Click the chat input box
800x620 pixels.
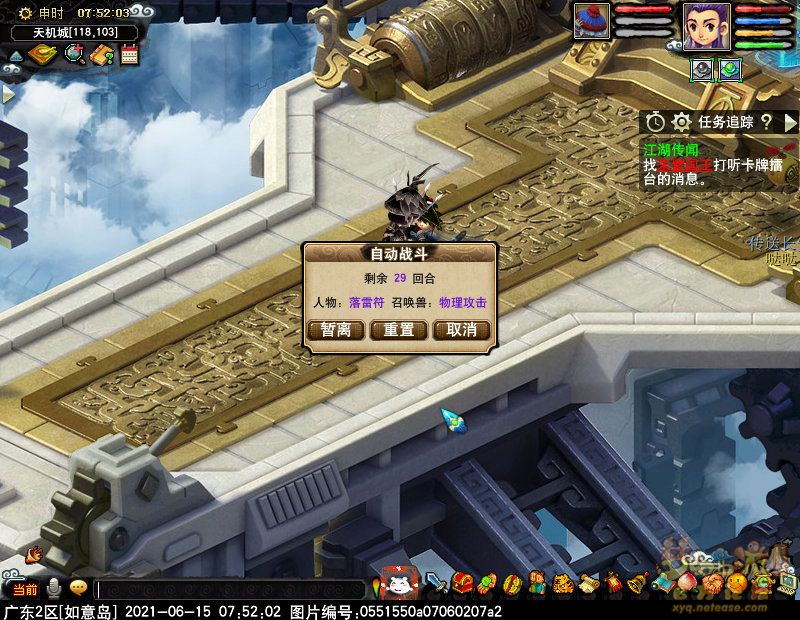[230, 590]
